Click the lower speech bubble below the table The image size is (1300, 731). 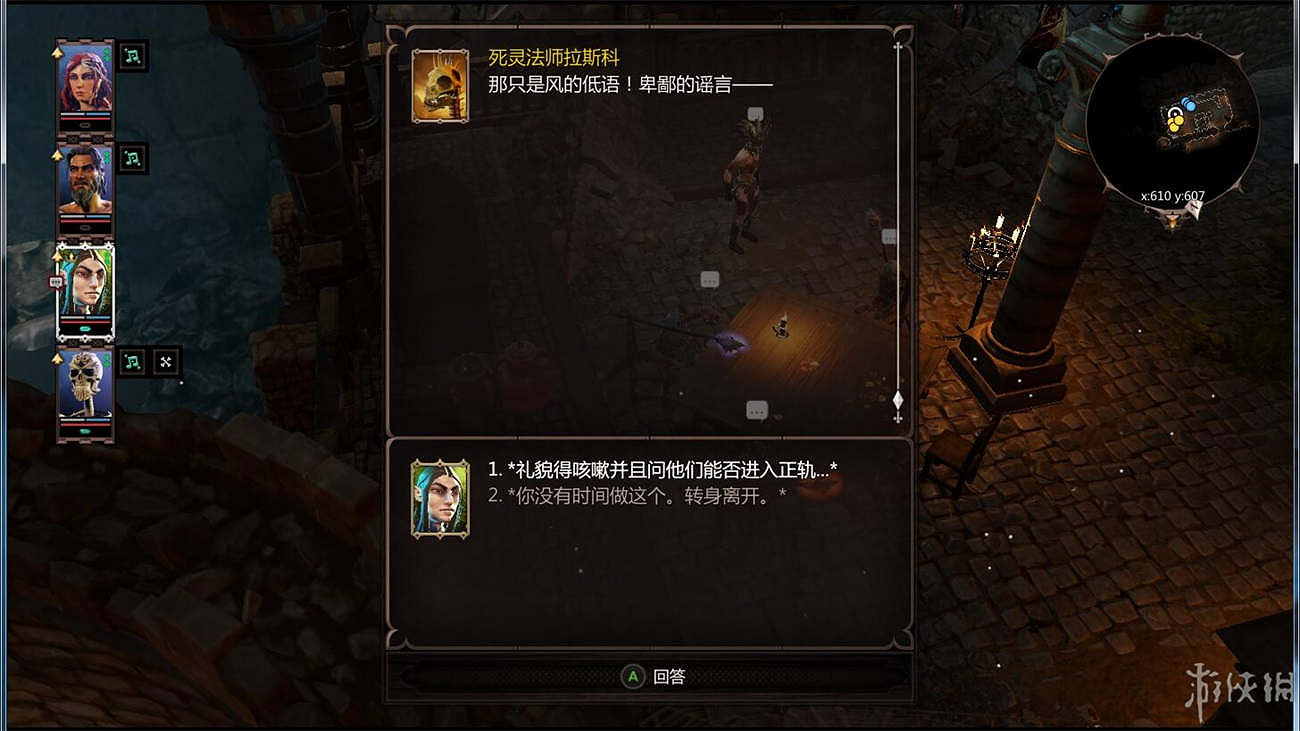756,410
